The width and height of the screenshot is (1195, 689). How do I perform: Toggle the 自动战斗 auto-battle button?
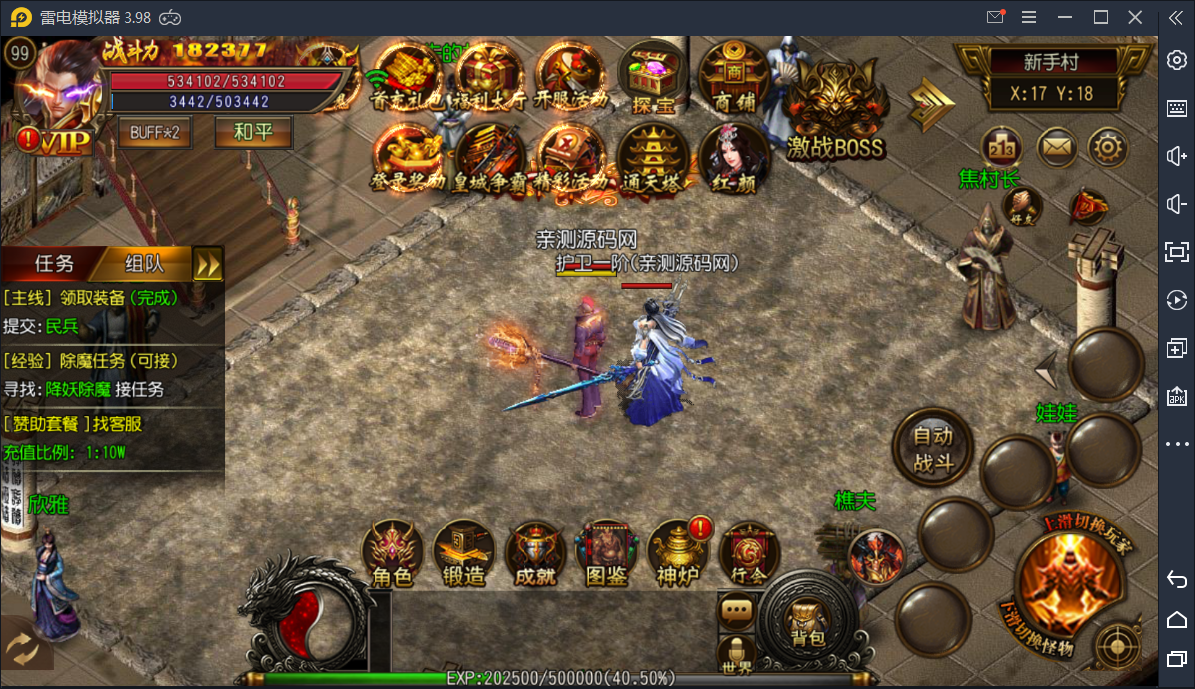(x=932, y=449)
